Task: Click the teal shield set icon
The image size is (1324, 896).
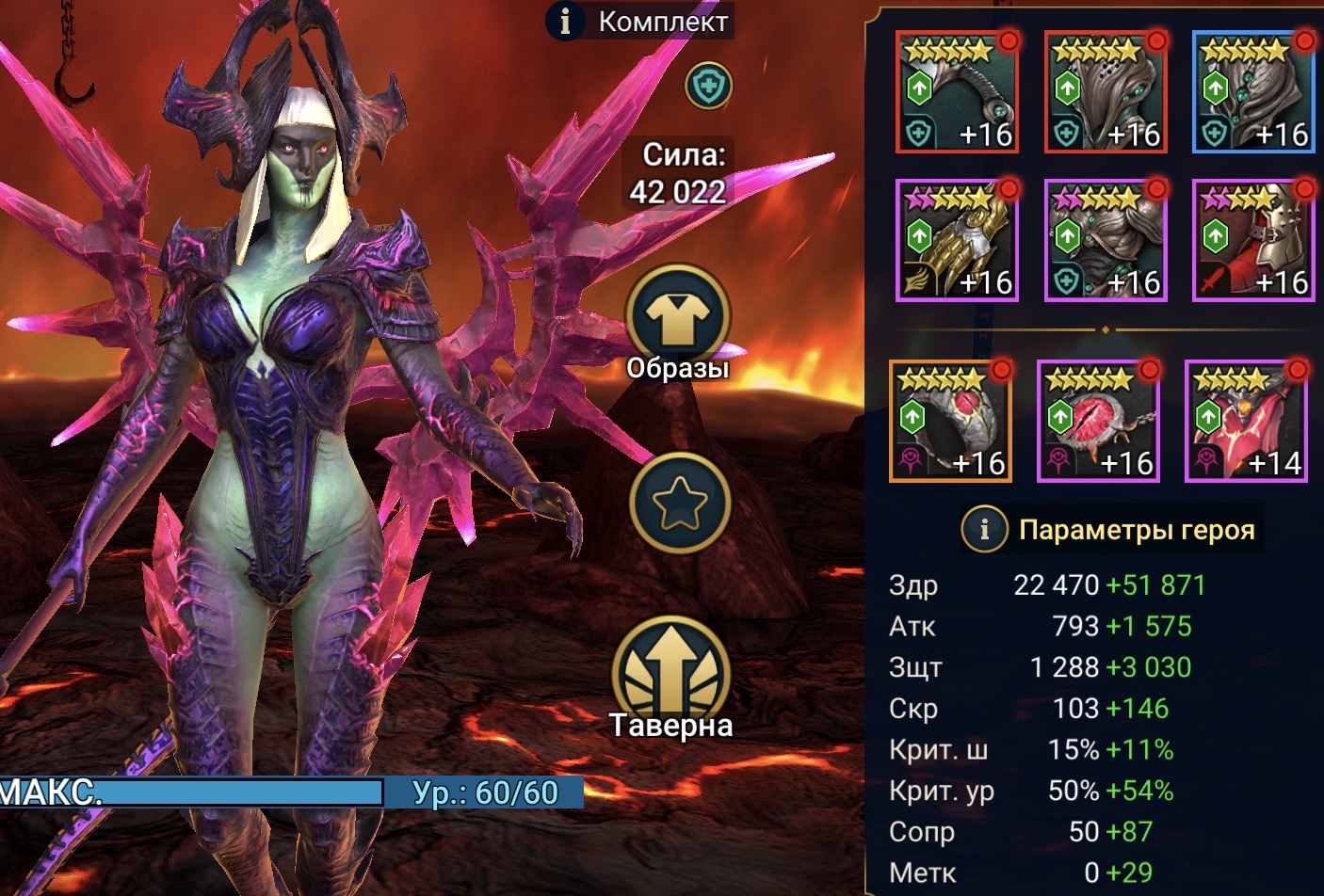Action: point(708,87)
